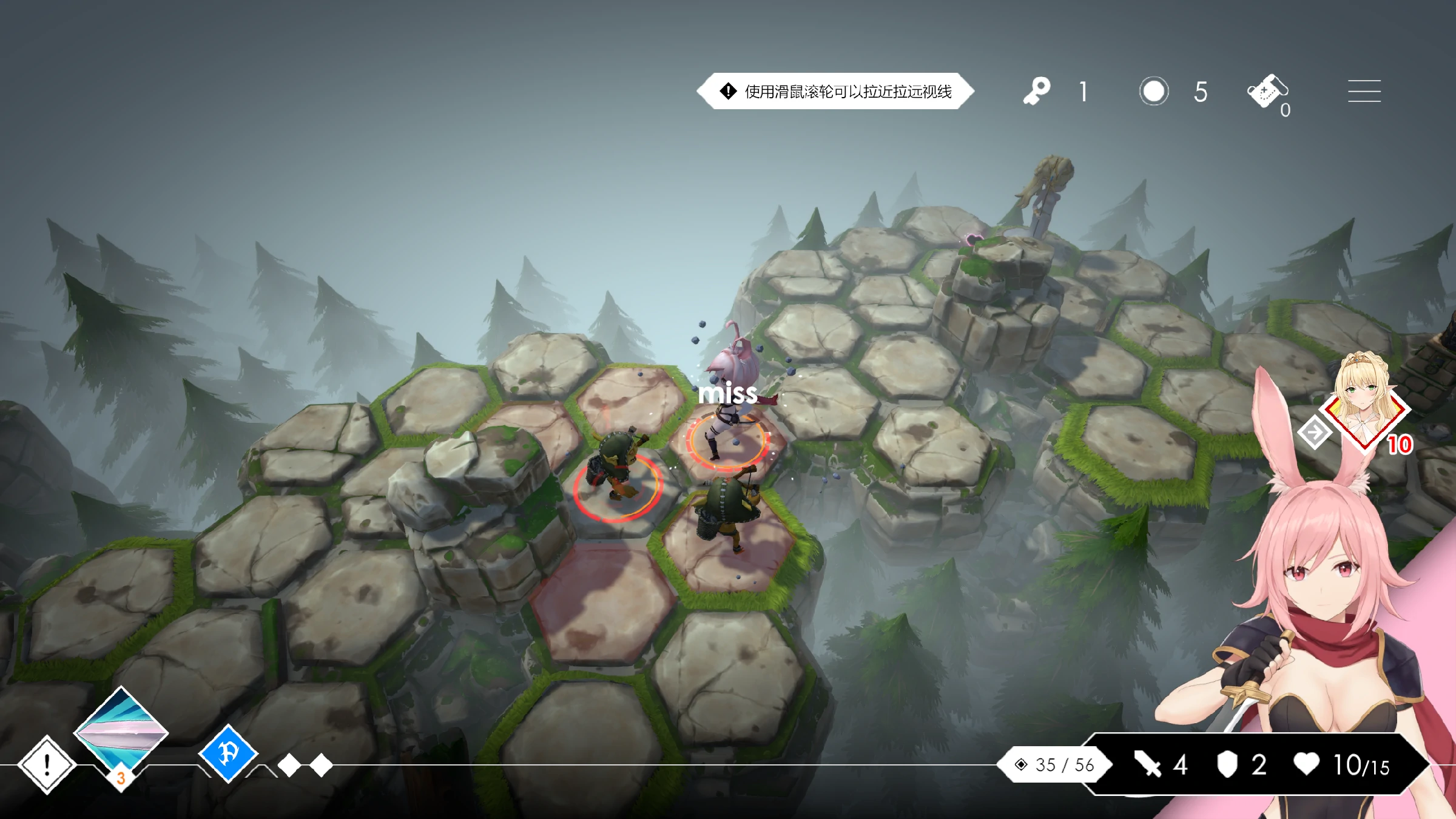The width and height of the screenshot is (1456, 819).
Task: Click the mouse-wheel zoom hint banner
Action: (x=835, y=92)
